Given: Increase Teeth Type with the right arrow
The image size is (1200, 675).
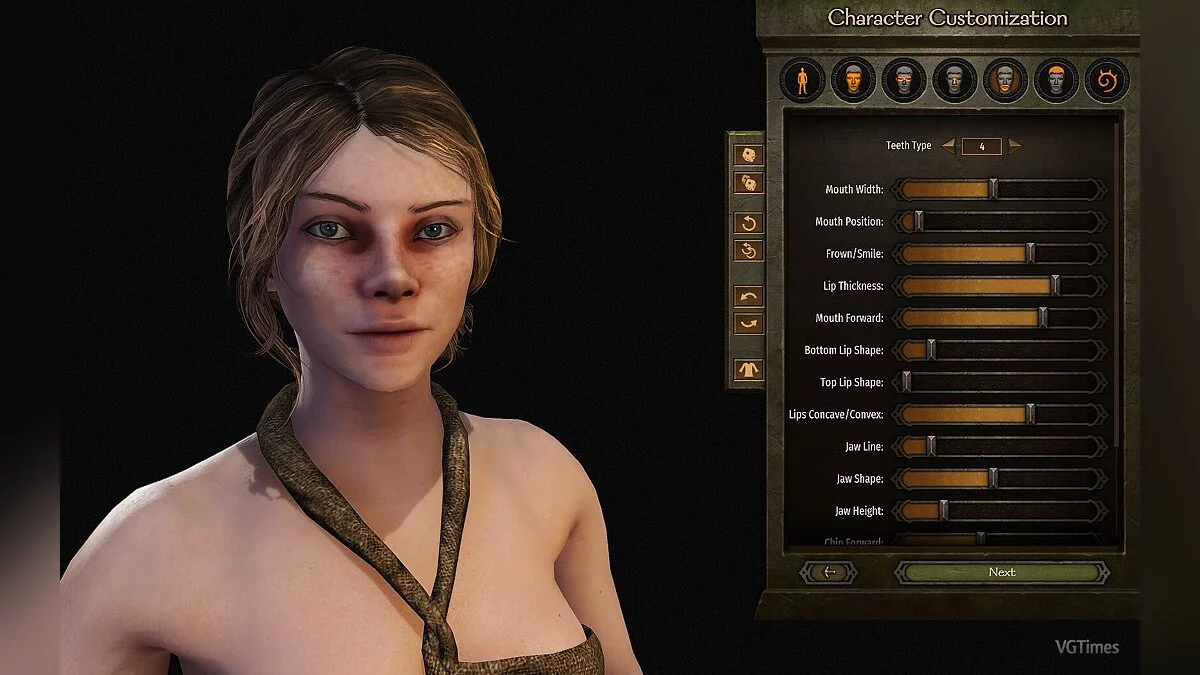Looking at the screenshot, I should click(x=1015, y=146).
